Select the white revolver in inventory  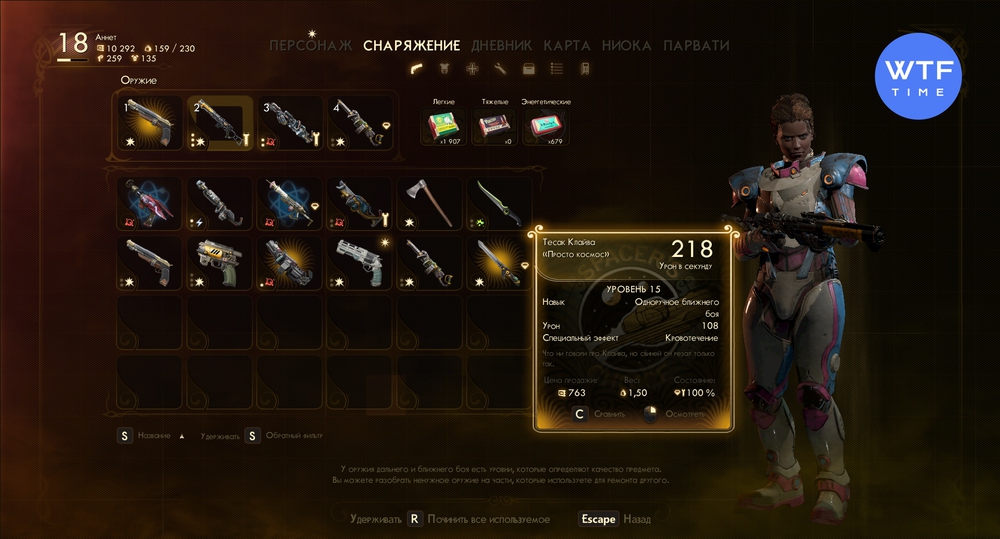click(359, 260)
